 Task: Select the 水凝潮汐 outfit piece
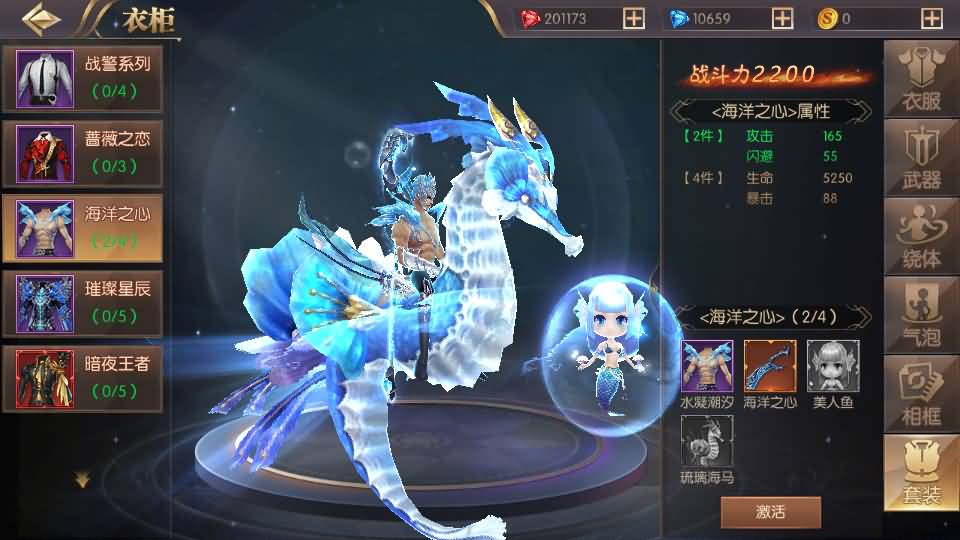tap(707, 366)
